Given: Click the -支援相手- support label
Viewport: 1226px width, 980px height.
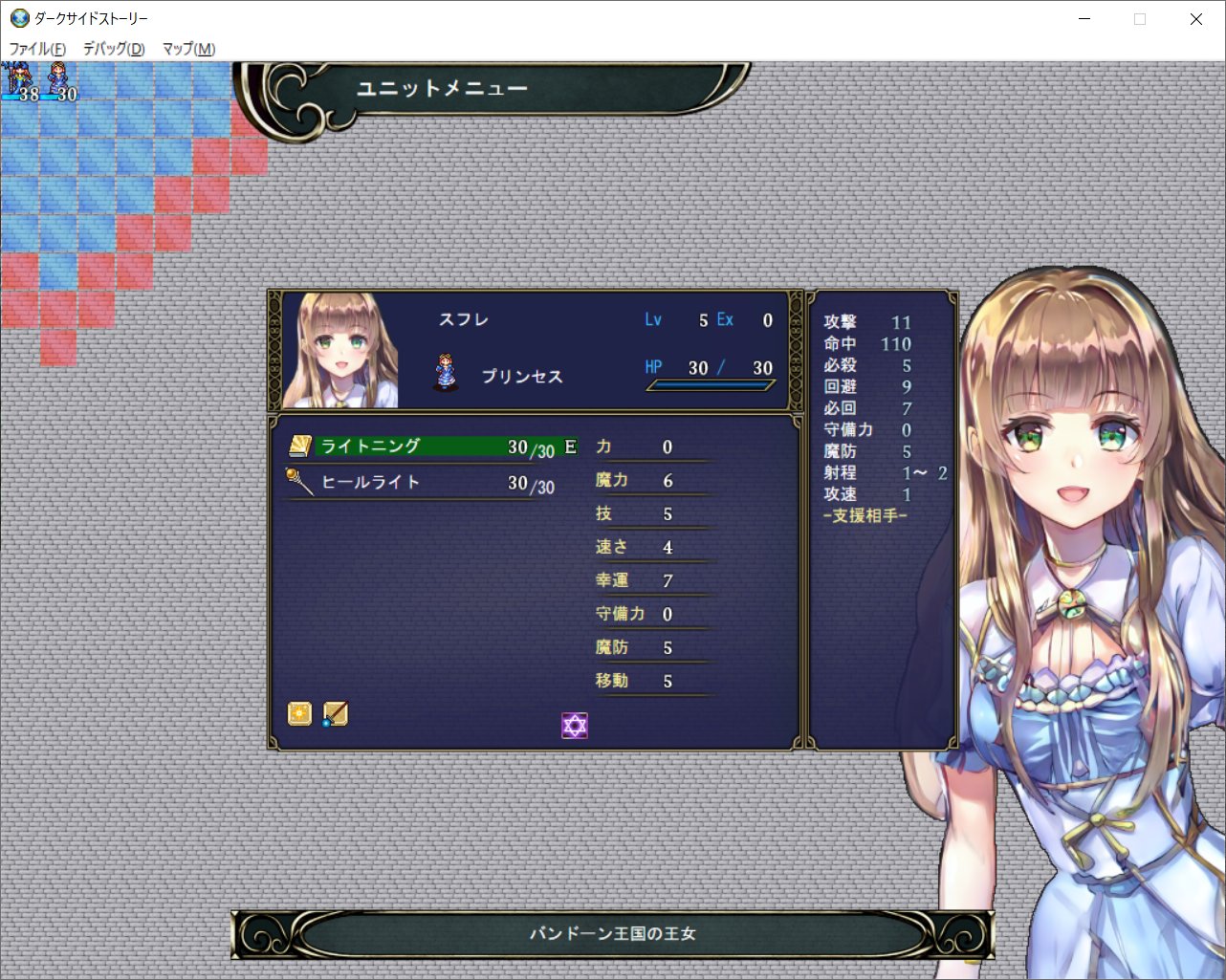Looking at the screenshot, I should point(864,516).
